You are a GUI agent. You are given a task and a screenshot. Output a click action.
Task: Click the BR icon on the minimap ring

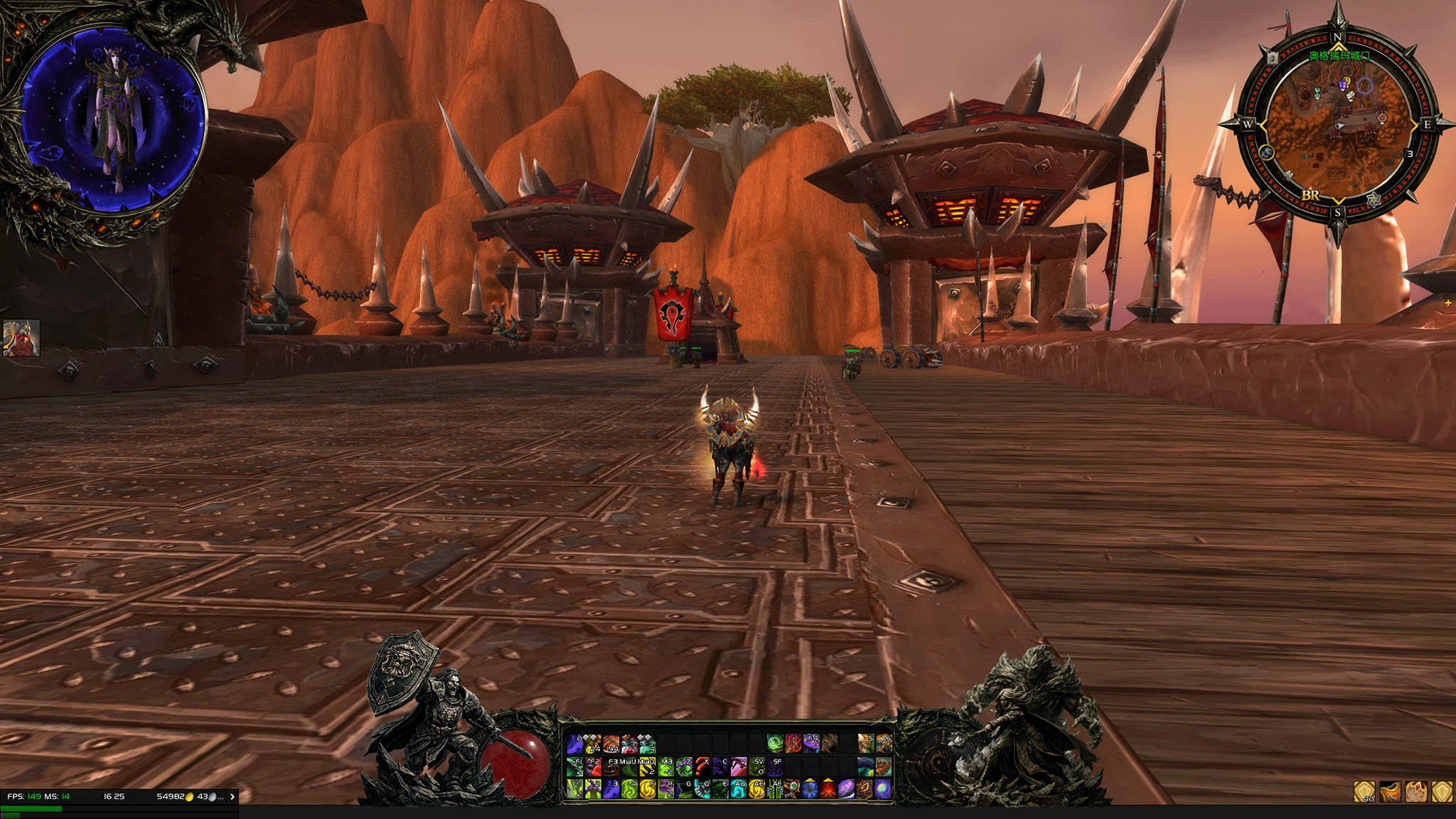click(x=1310, y=195)
